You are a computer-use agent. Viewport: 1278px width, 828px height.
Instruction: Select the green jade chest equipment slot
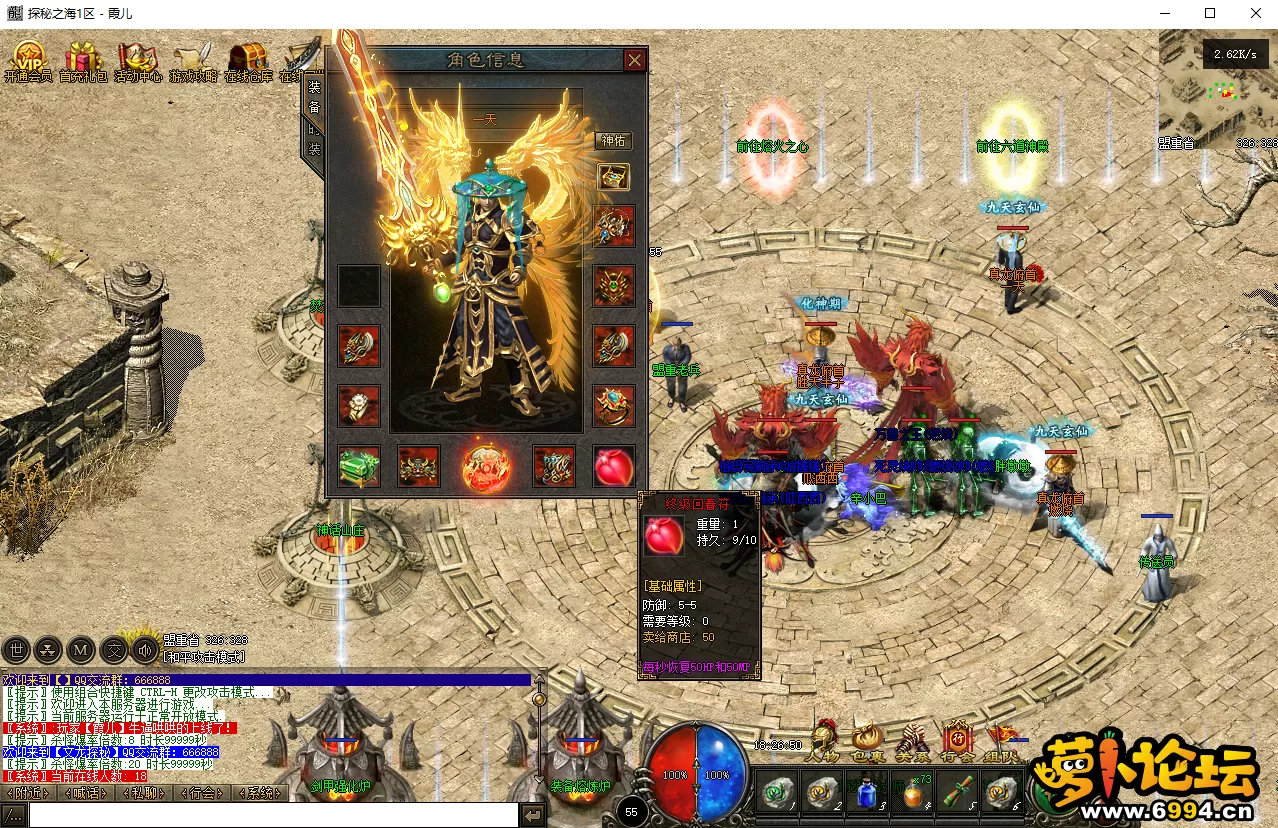[x=358, y=467]
